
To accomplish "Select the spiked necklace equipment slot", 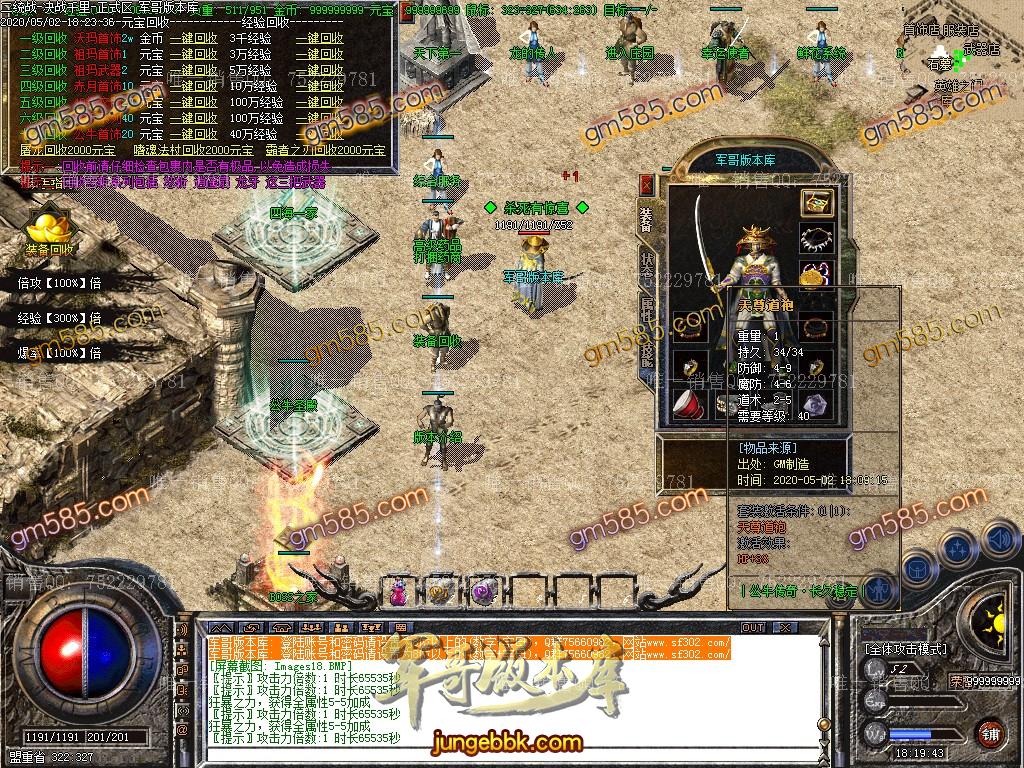I will (816, 239).
